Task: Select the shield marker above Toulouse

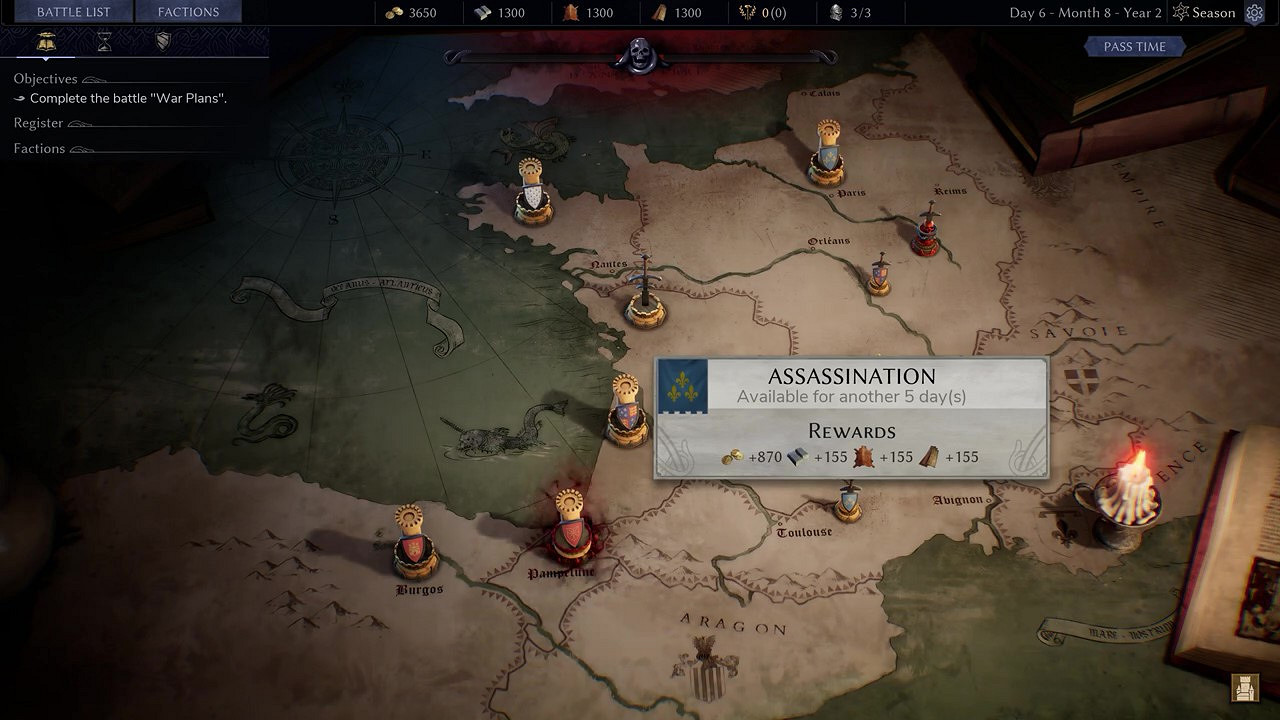Action: [849, 502]
